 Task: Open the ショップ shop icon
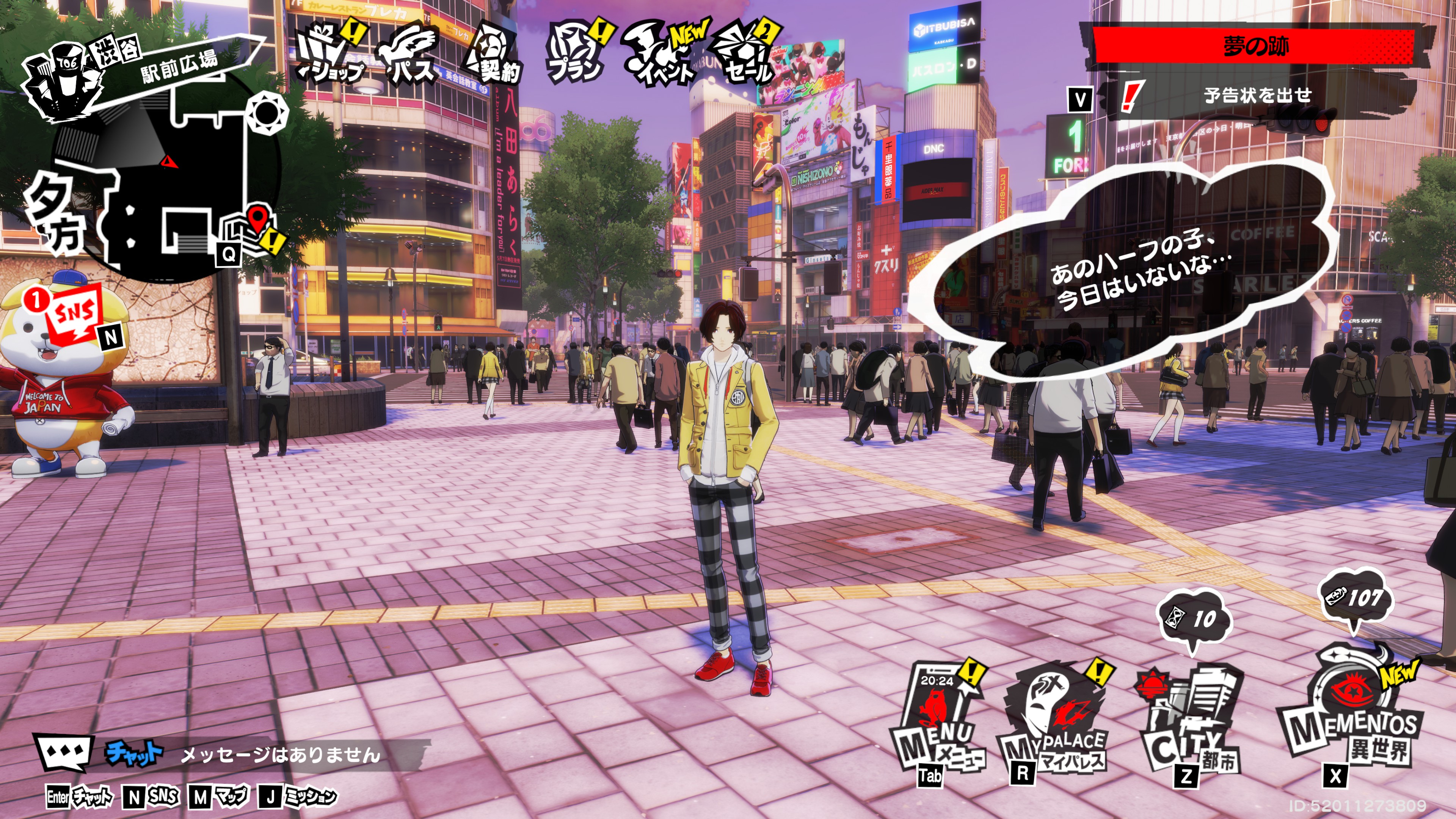point(331,54)
